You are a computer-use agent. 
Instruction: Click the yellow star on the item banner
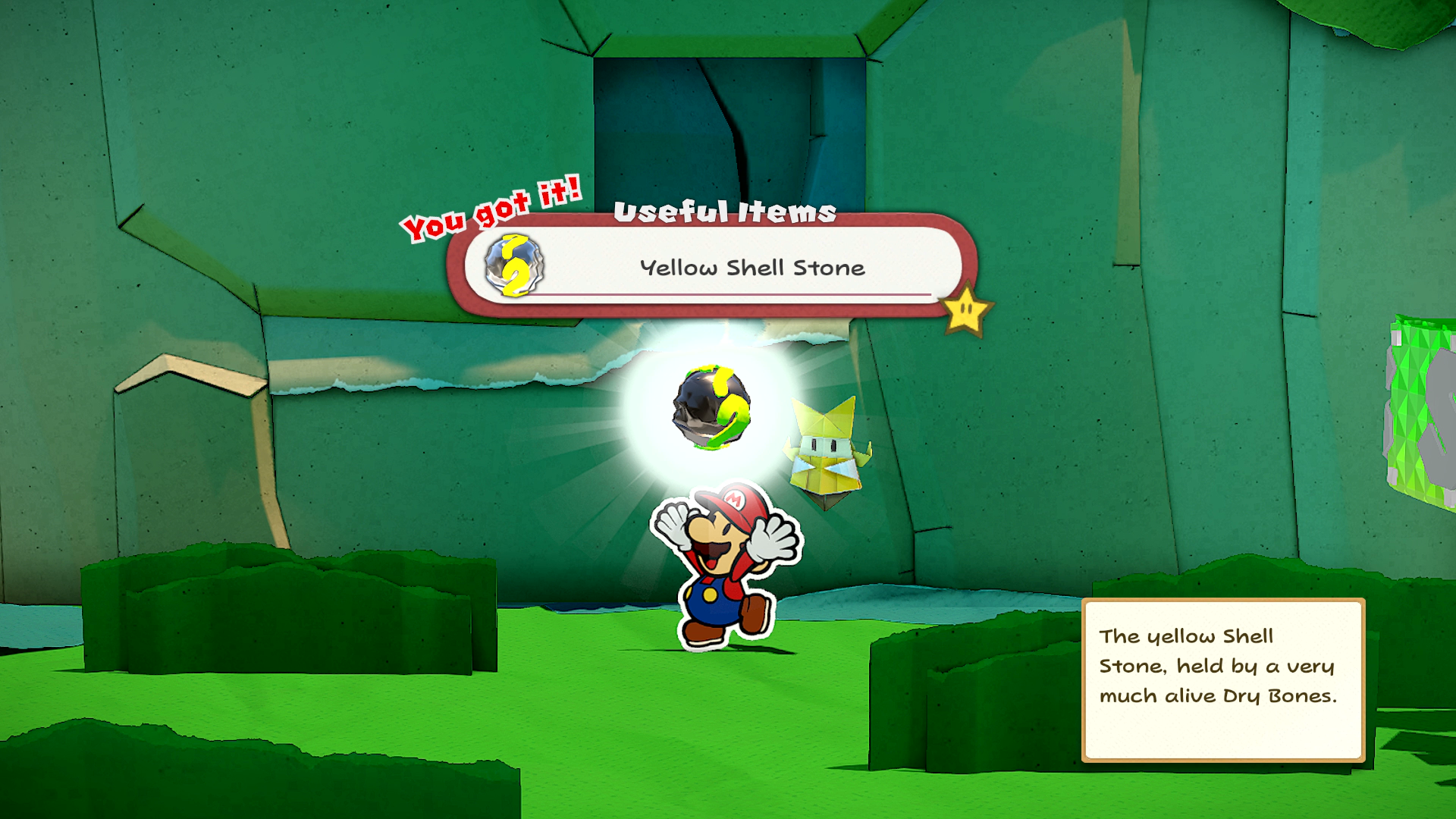coord(965,310)
